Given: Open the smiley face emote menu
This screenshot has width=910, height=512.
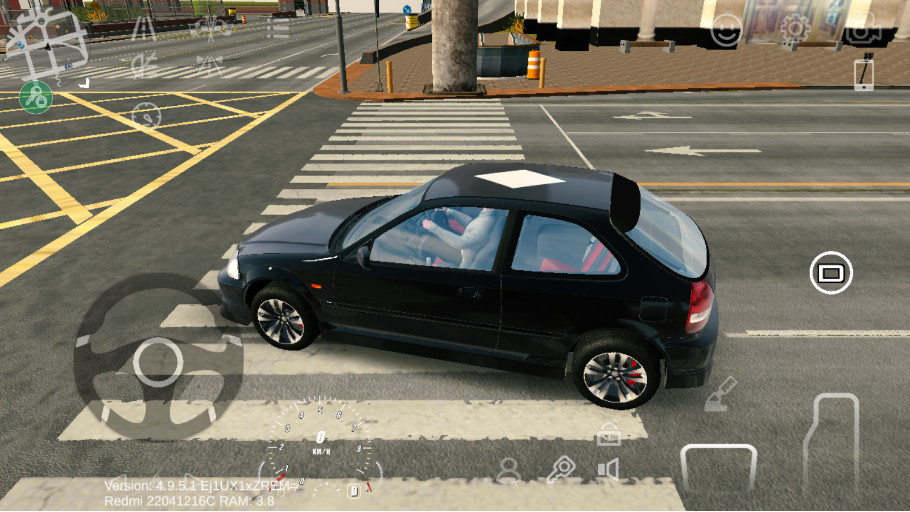Looking at the screenshot, I should click(726, 31).
